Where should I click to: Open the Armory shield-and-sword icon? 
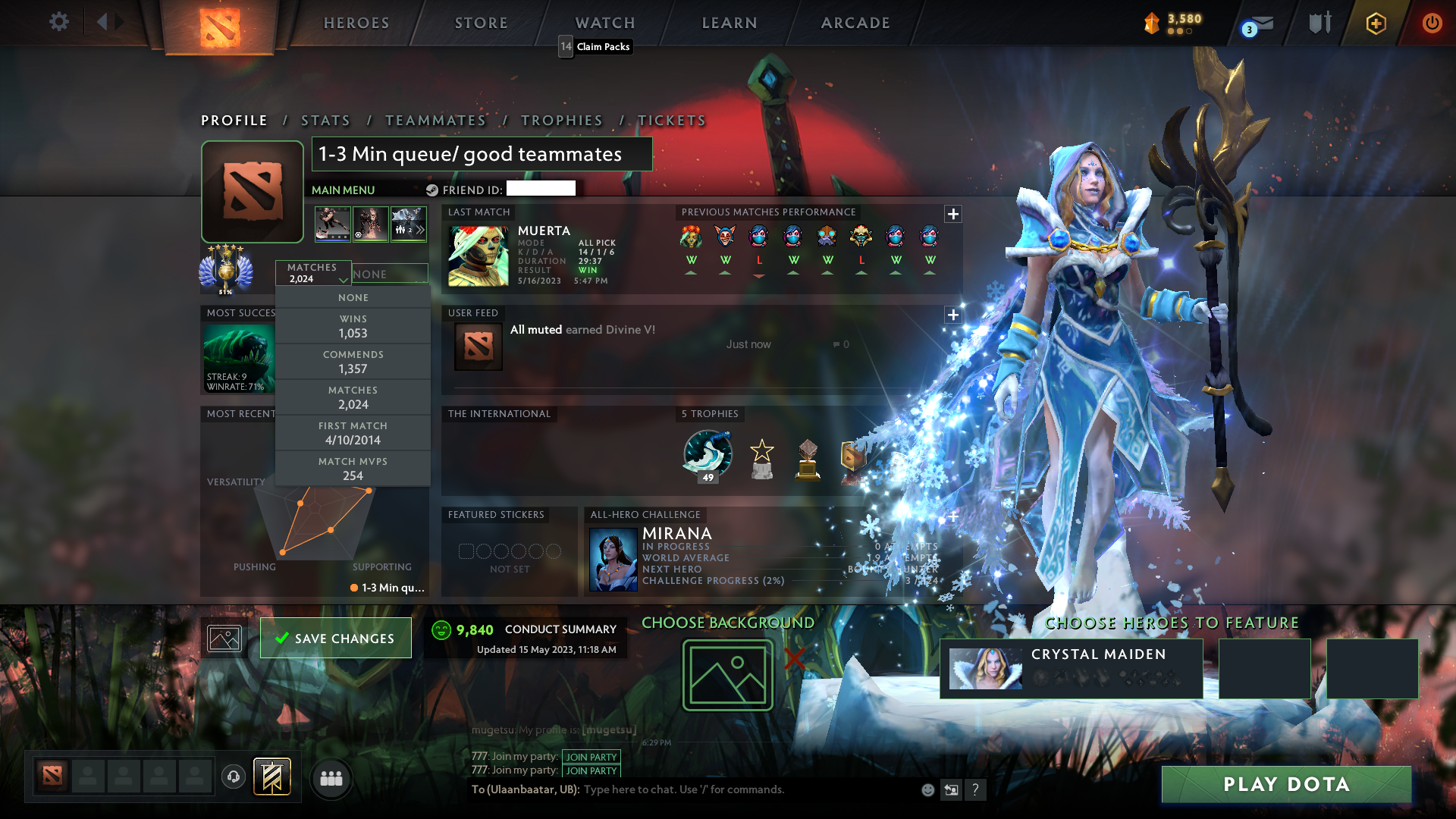[1319, 23]
